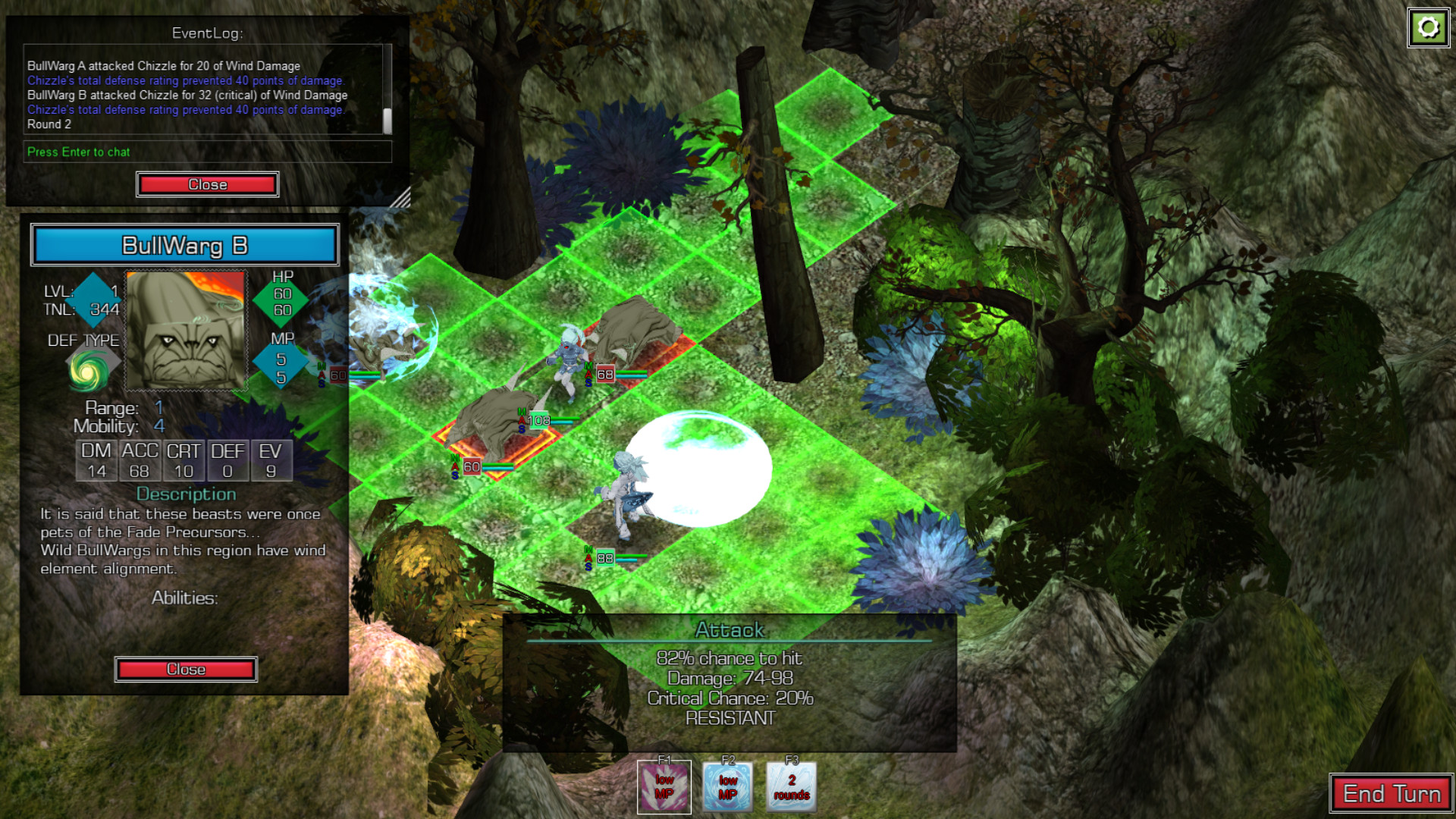Click the EventLog scrollbar handle
This screenshot has width=1456, height=819.
pos(388,120)
